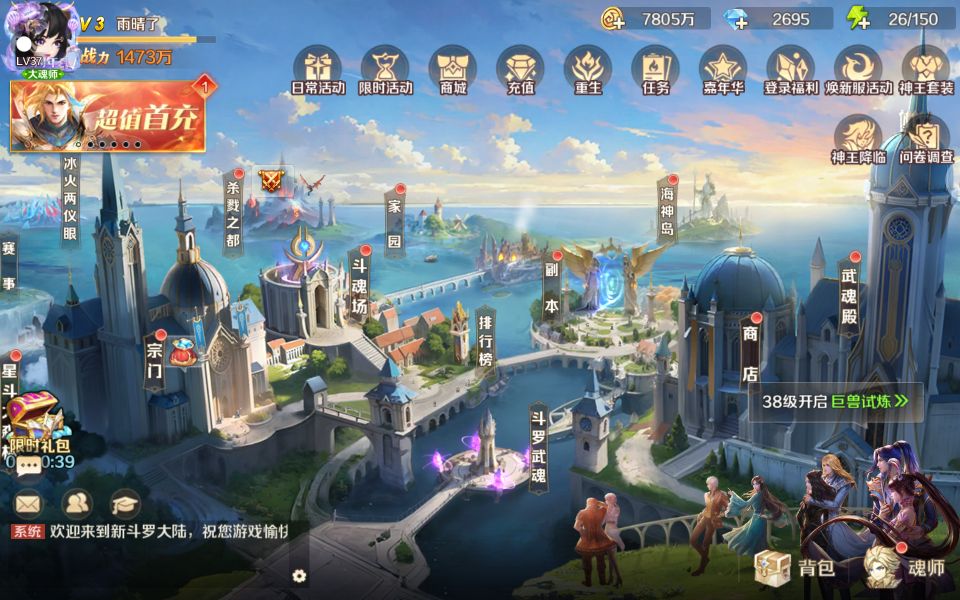Open the 日常活动 daily events icon

coord(318,69)
